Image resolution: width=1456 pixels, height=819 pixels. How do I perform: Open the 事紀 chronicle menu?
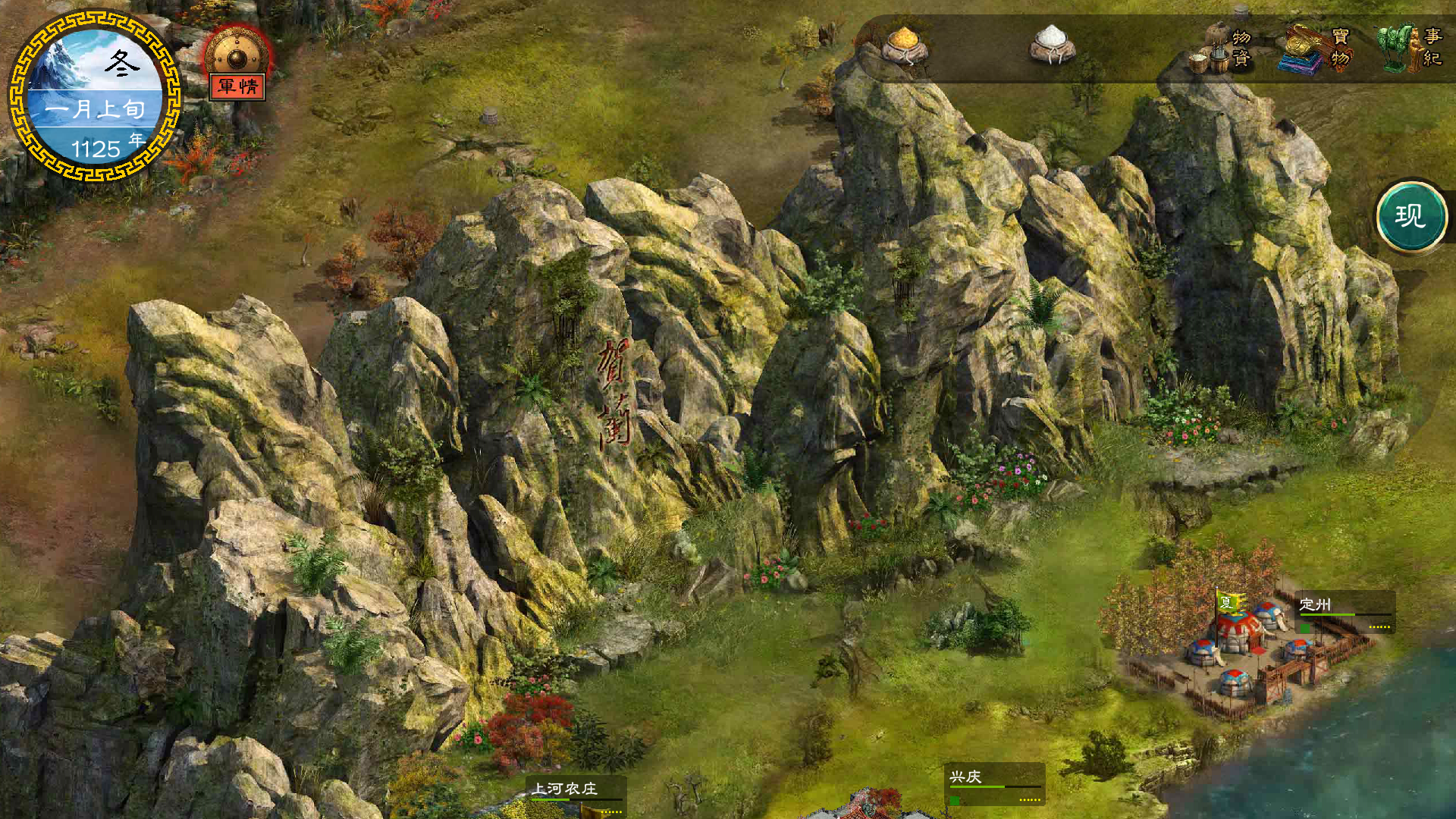pyautogui.click(x=1412, y=47)
